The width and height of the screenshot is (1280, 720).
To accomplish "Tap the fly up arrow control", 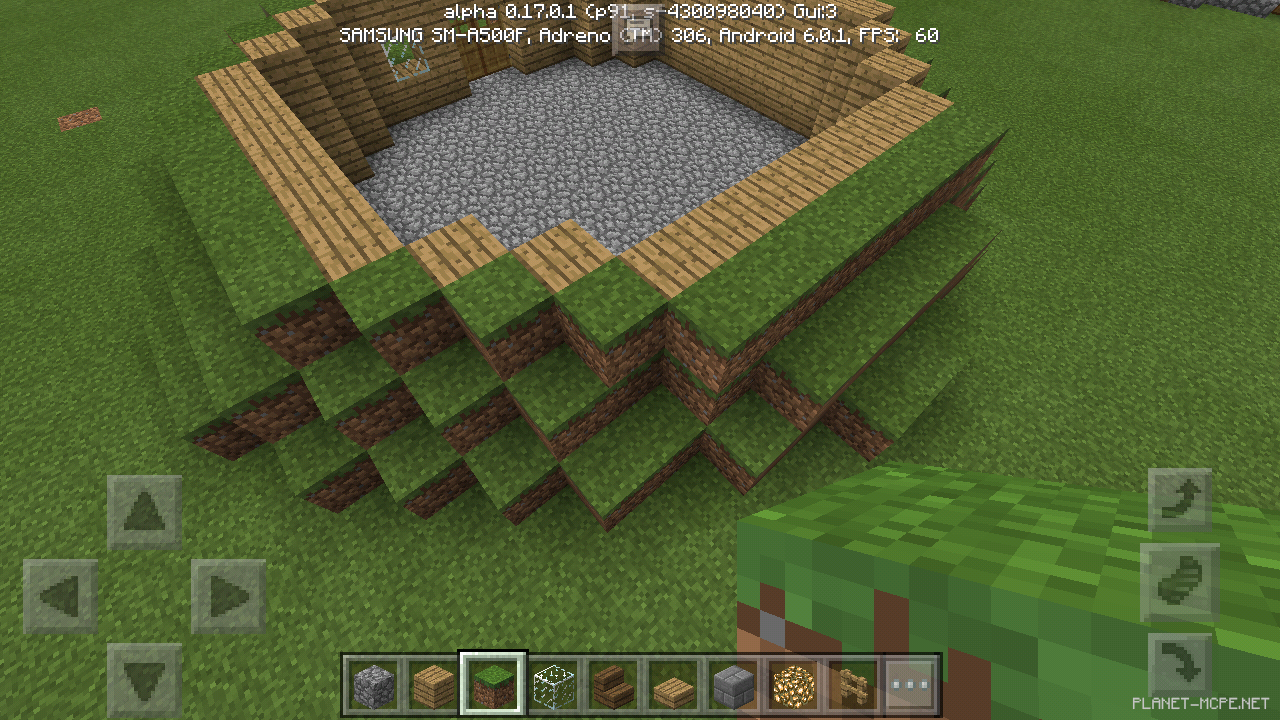I will pyautogui.click(x=1181, y=498).
